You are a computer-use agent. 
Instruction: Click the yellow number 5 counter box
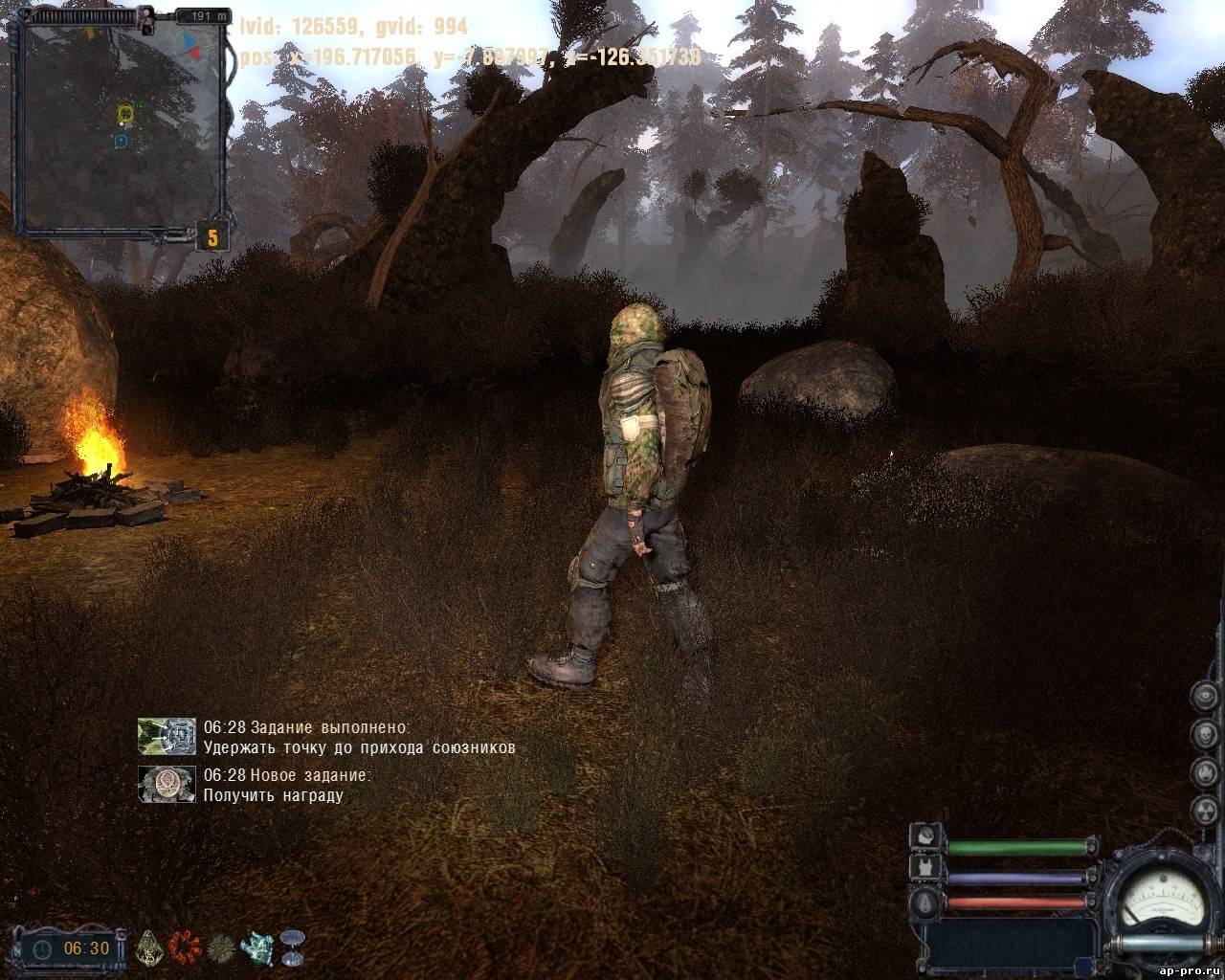pyautogui.click(x=212, y=235)
